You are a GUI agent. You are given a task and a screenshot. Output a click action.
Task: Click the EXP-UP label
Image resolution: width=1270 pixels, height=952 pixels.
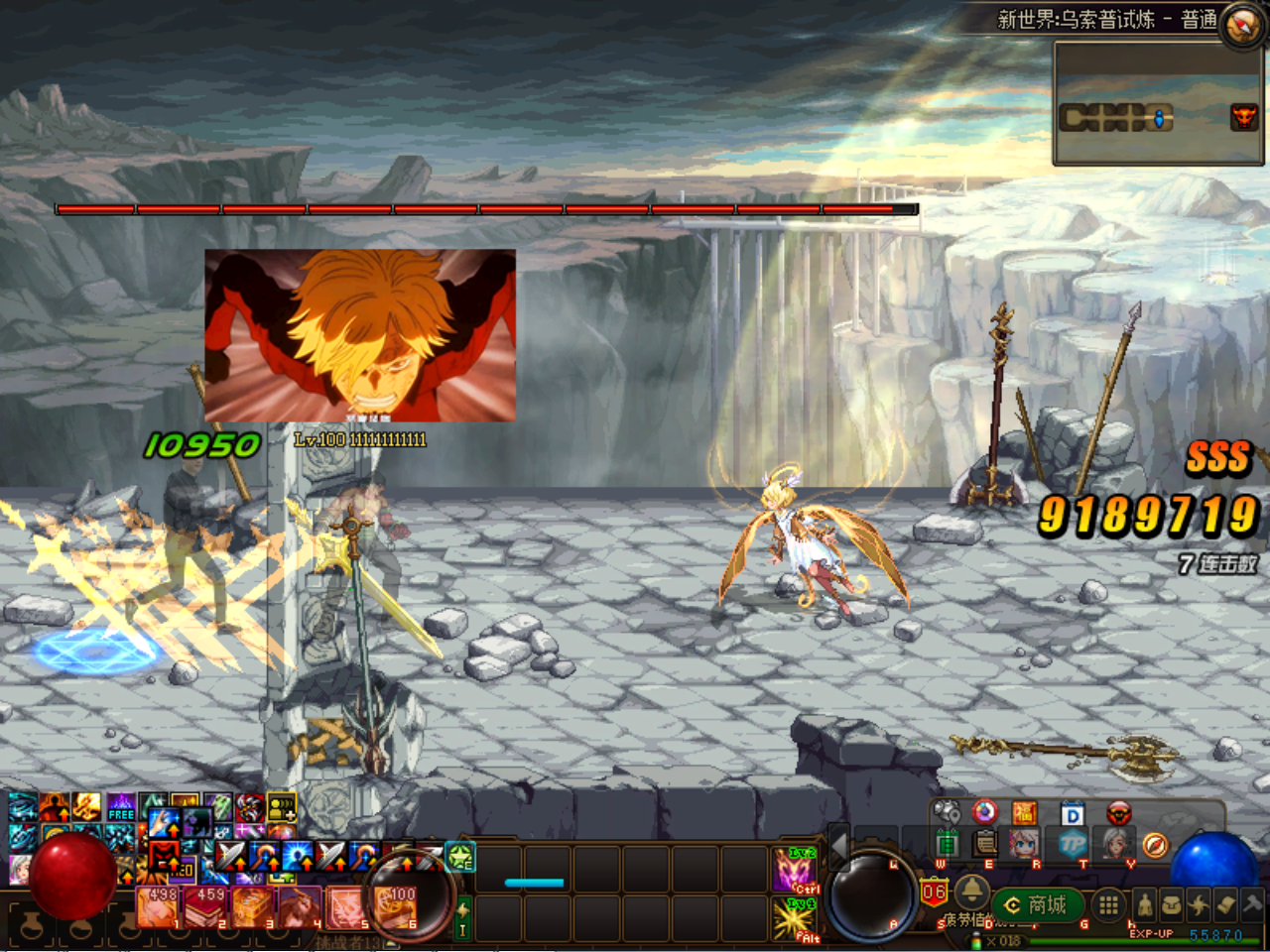pos(1152,934)
